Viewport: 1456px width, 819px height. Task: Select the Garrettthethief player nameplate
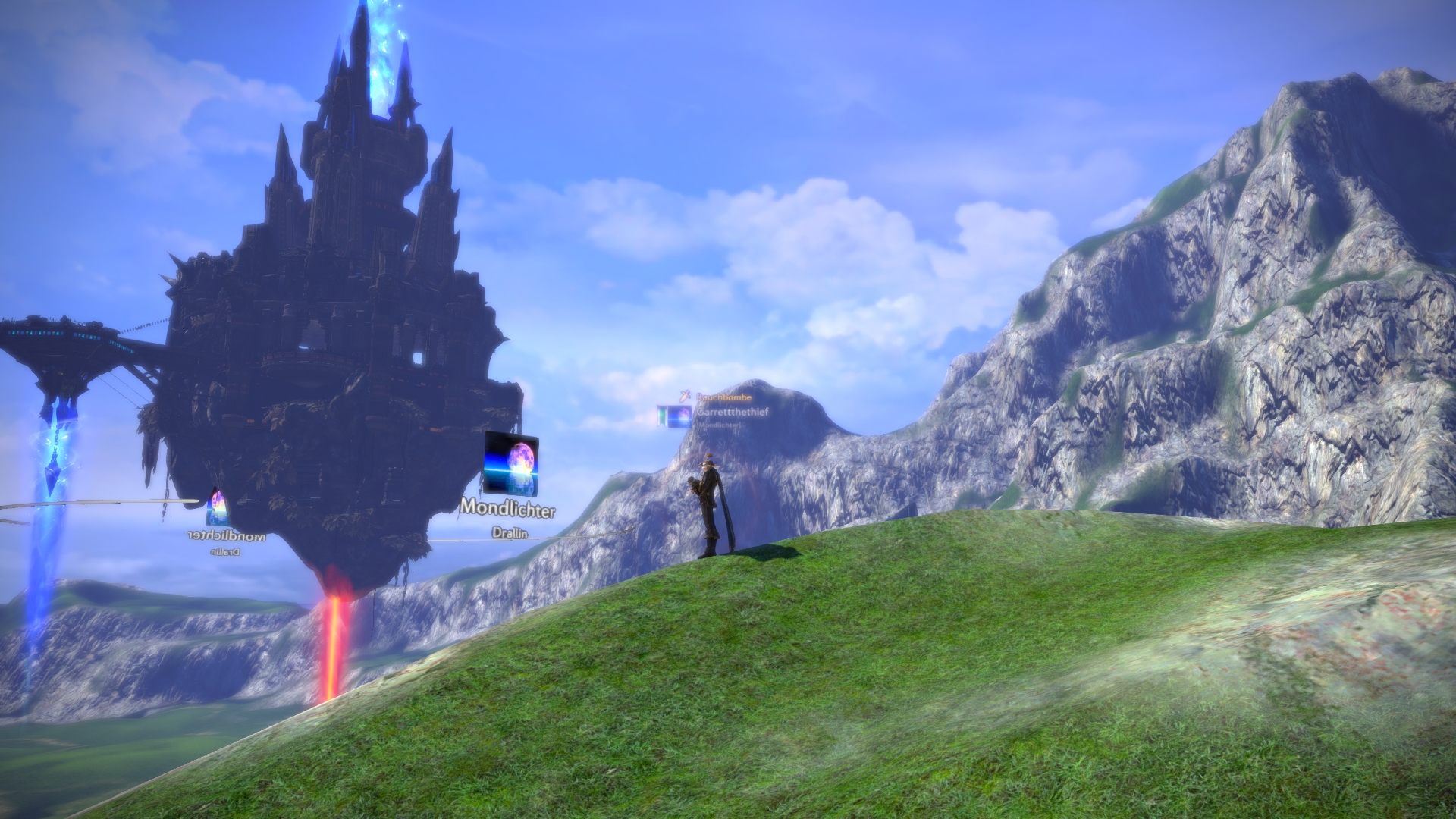click(x=734, y=413)
